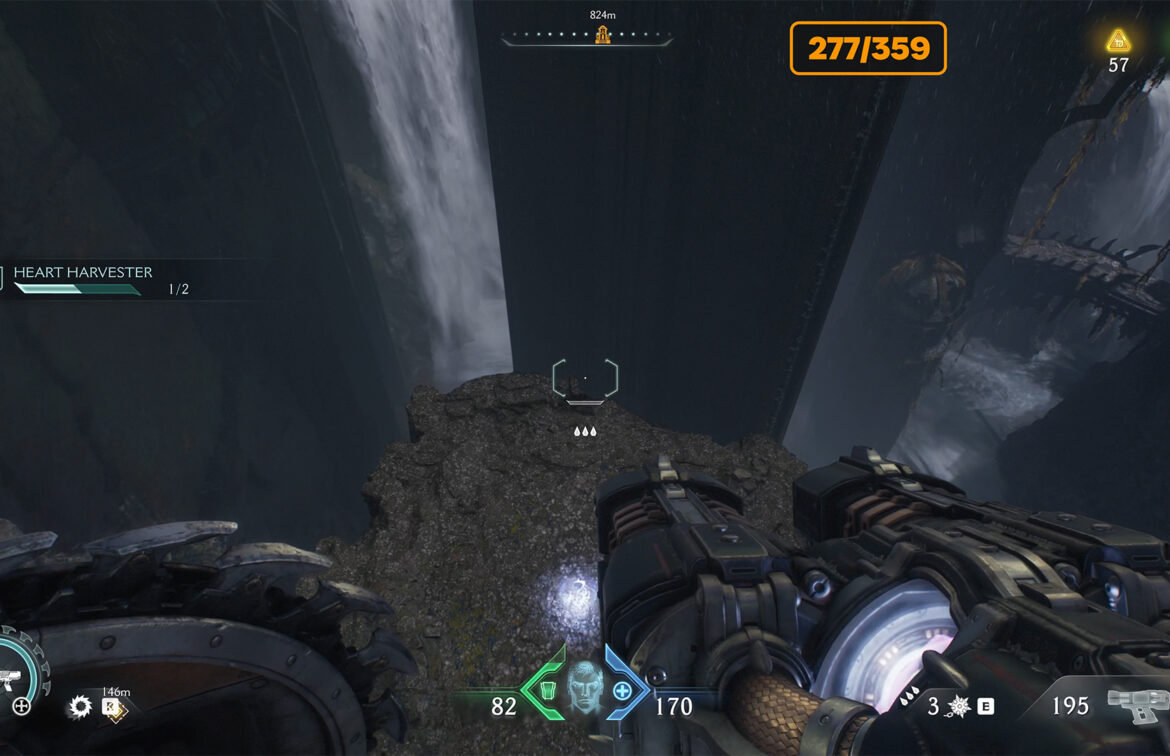The width and height of the screenshot is (1170, 756).
Task: Click the objective marker on the compass
Action: [x=602, y=36]
